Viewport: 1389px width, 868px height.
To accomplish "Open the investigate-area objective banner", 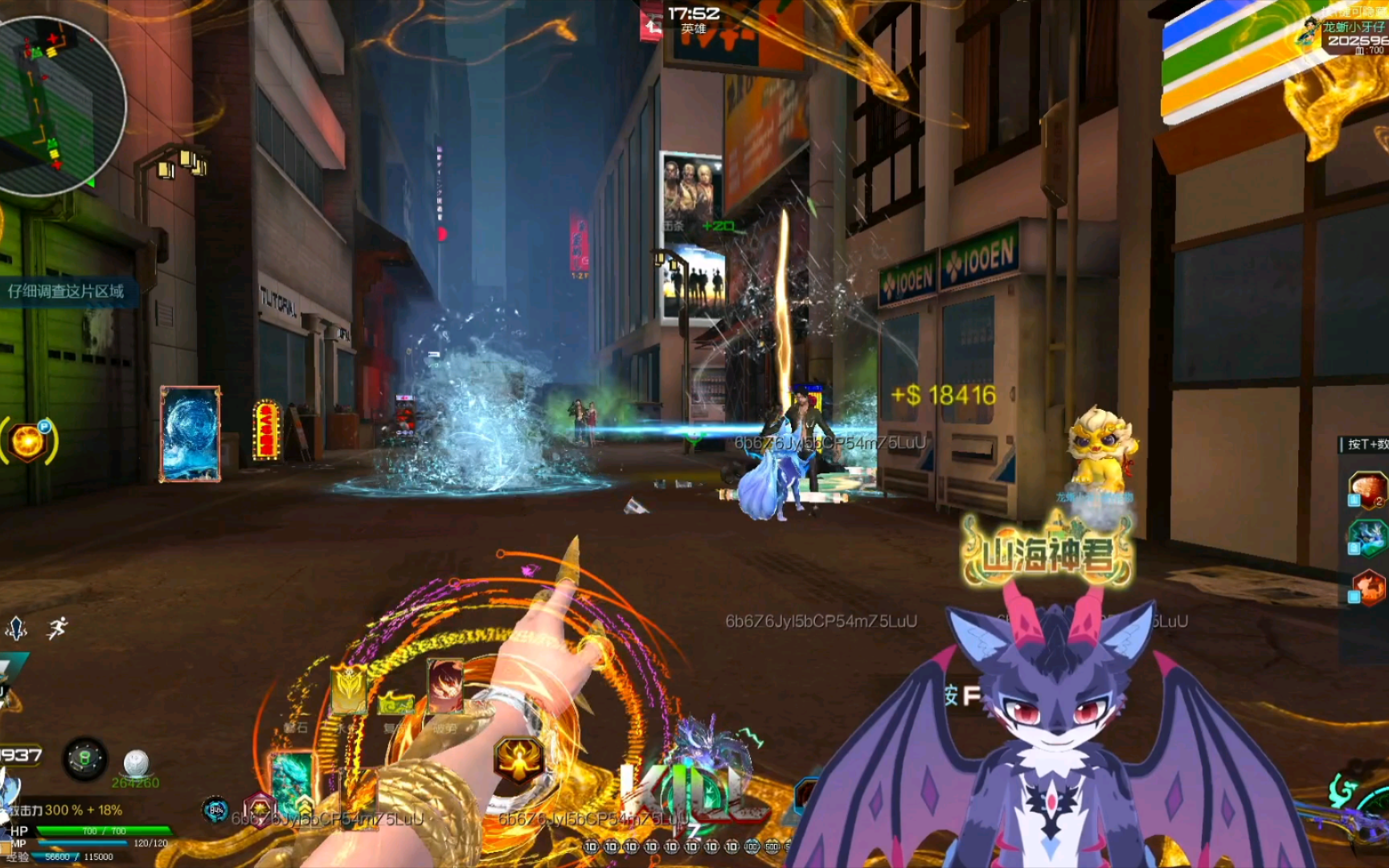I will tap(67, 291).
